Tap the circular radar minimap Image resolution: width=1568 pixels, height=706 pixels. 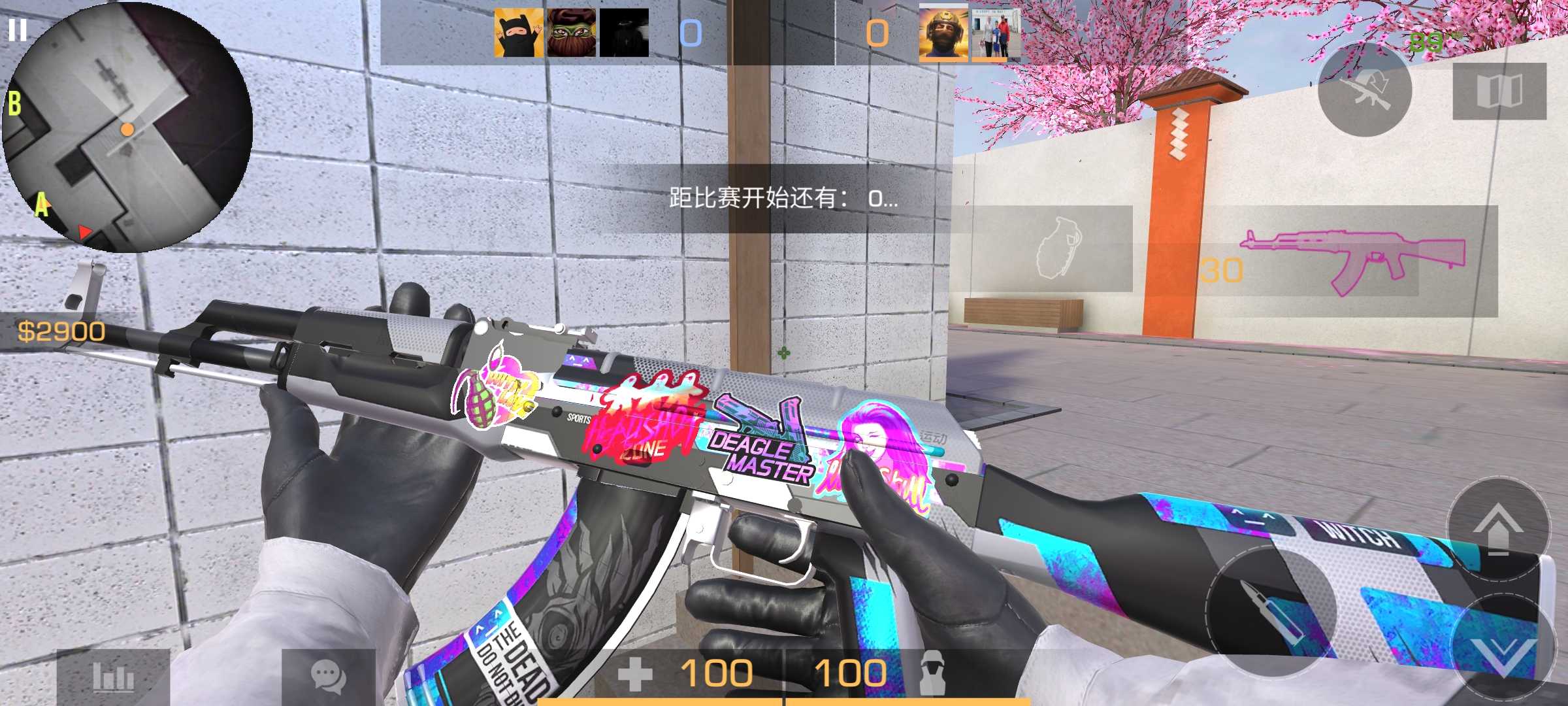tap(127, 127)
